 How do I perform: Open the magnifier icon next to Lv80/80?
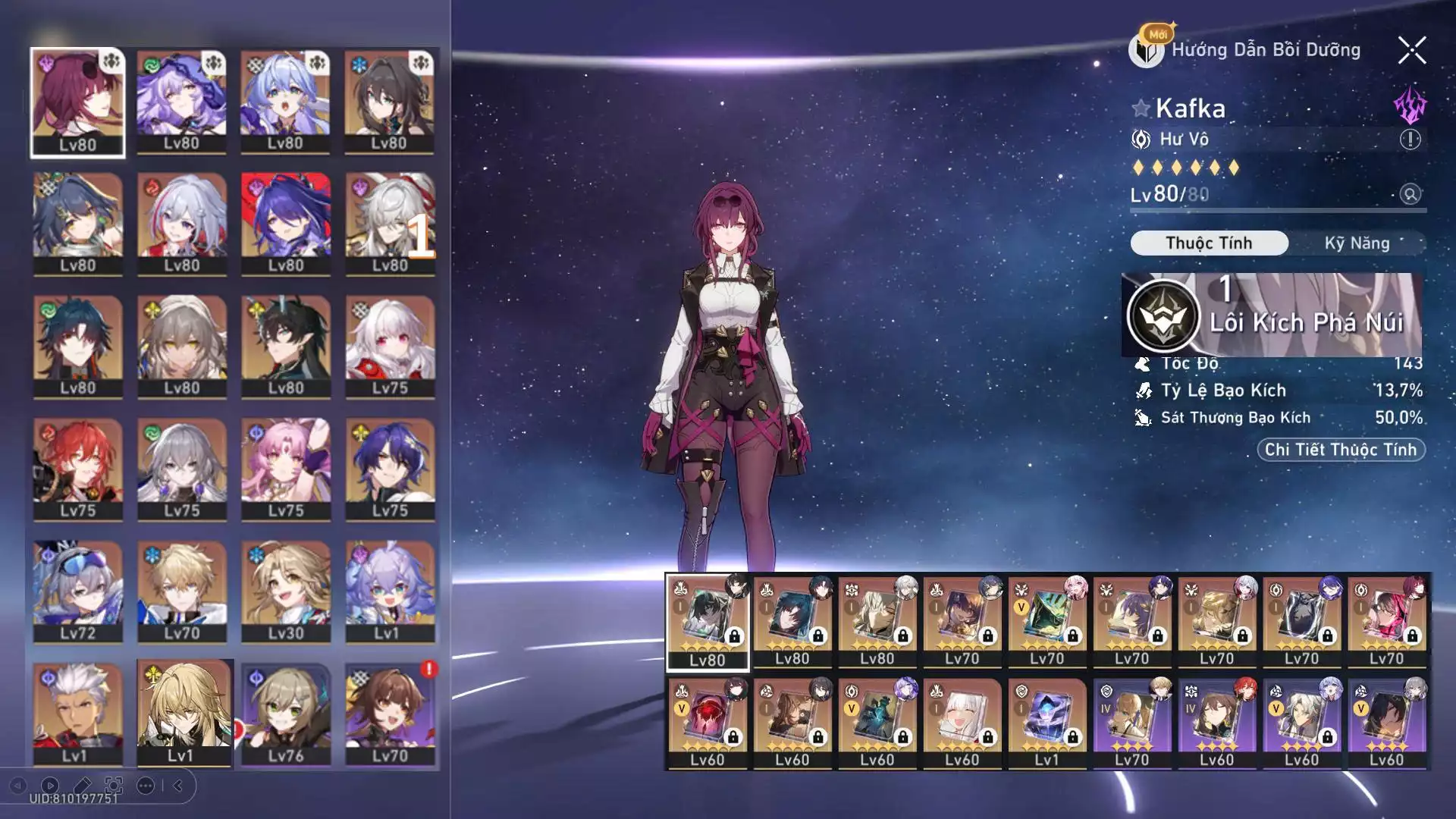point(1410,194)
